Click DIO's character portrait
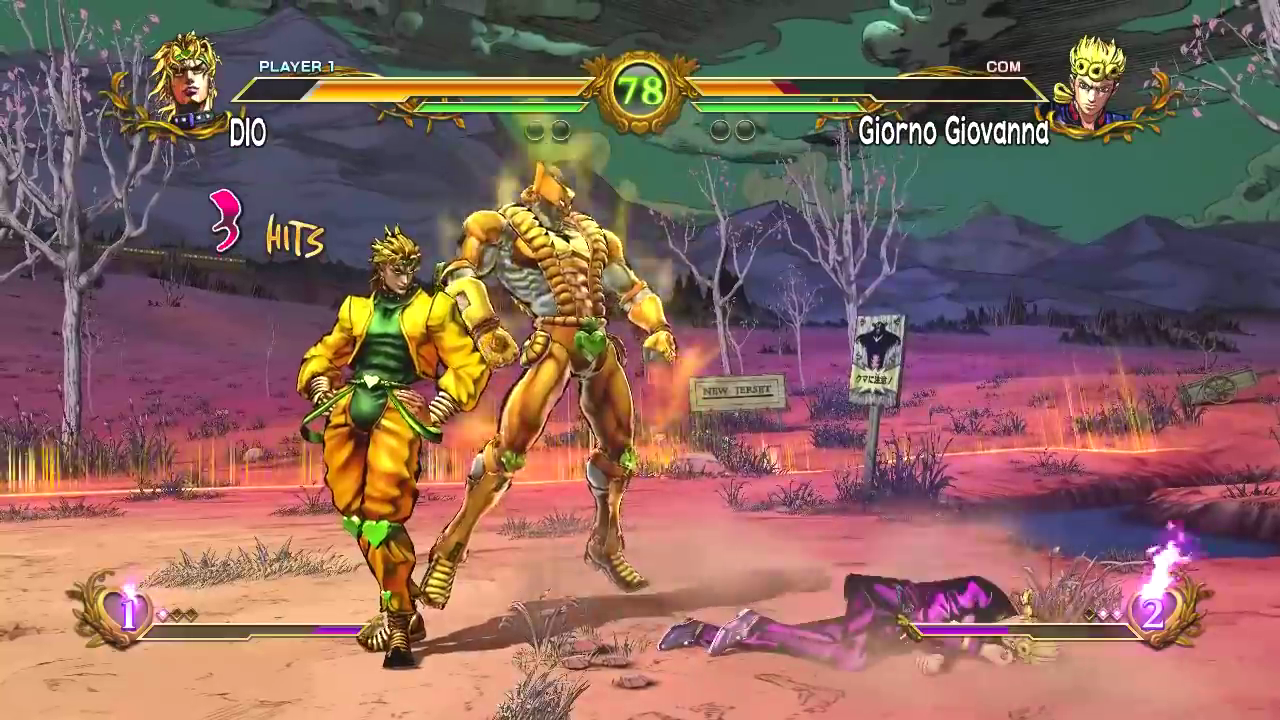The height and width of the screenshot is (720, 1280). click(x=184, y=78)
